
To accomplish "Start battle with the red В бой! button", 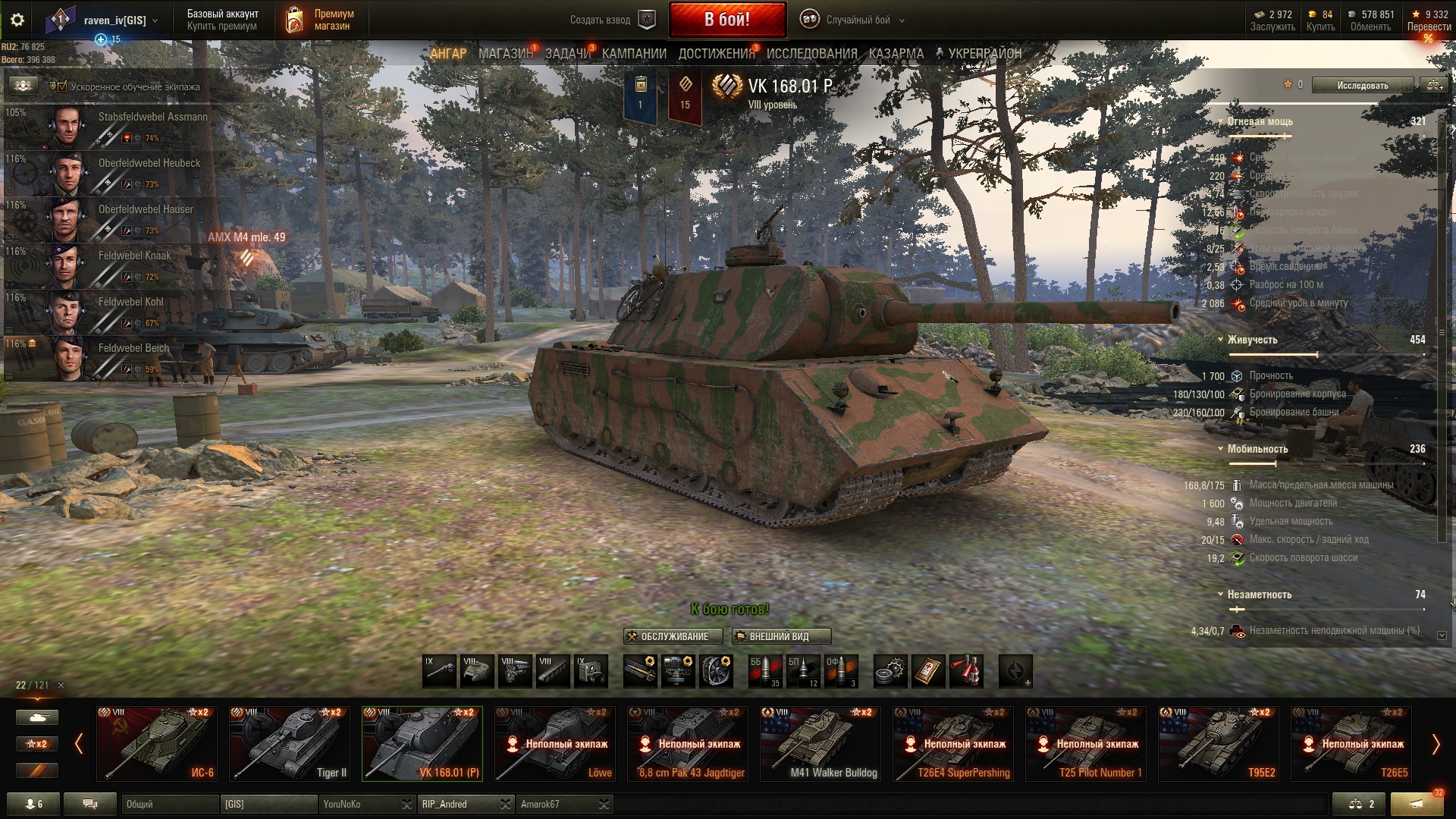I will pyautogui.click(x=726, y=20).
